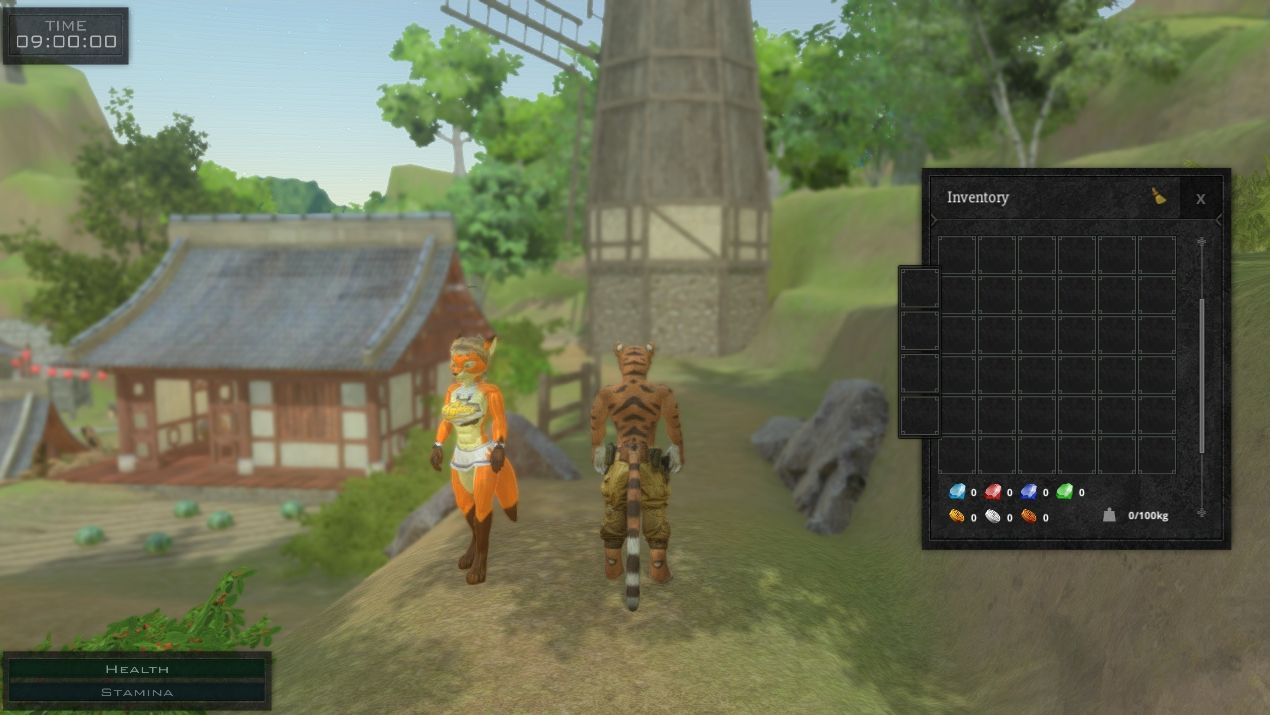Close the Inventory window

(1200, 198)
